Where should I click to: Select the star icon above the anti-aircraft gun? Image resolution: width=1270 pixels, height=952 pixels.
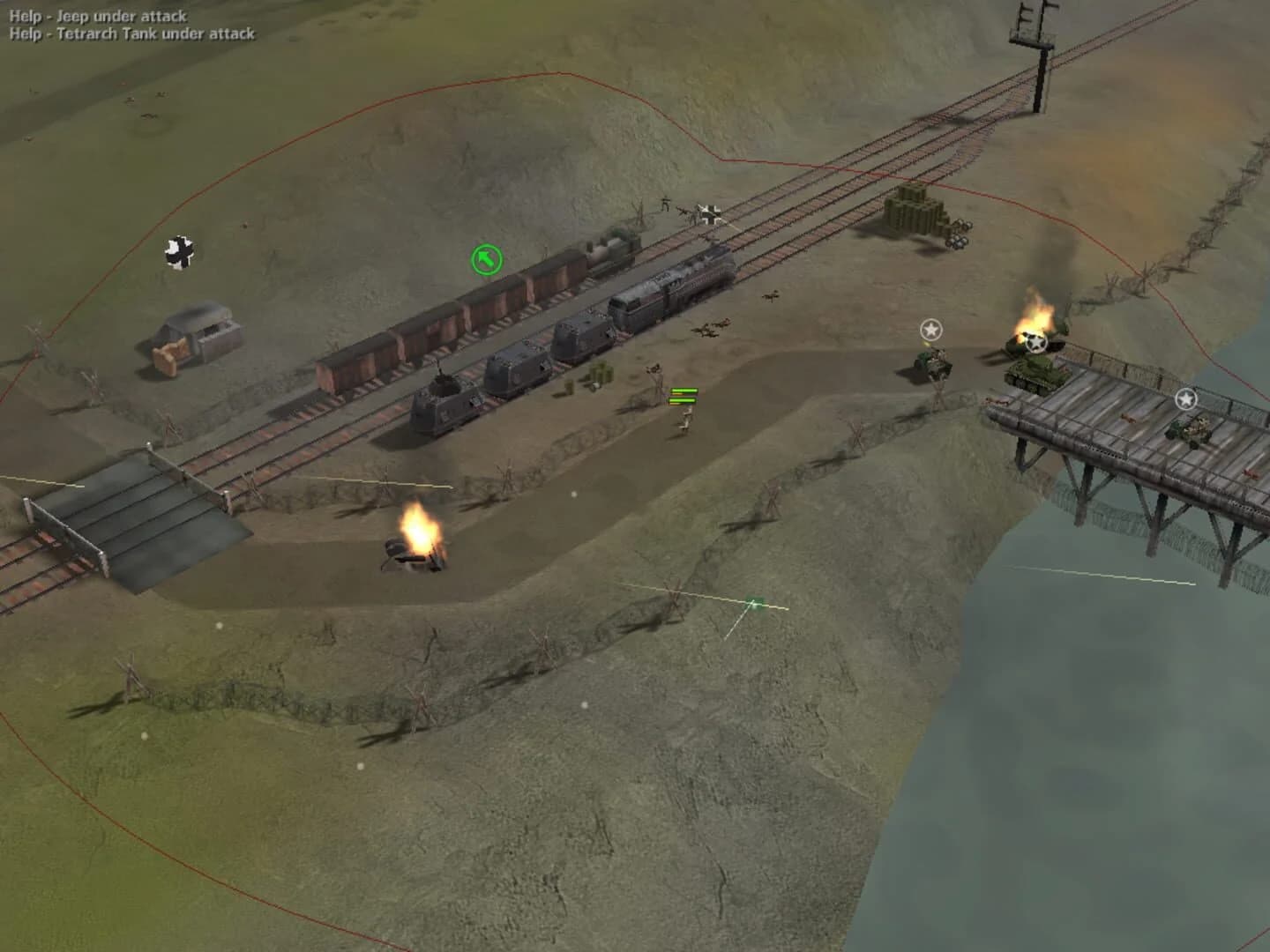point(930,331)
